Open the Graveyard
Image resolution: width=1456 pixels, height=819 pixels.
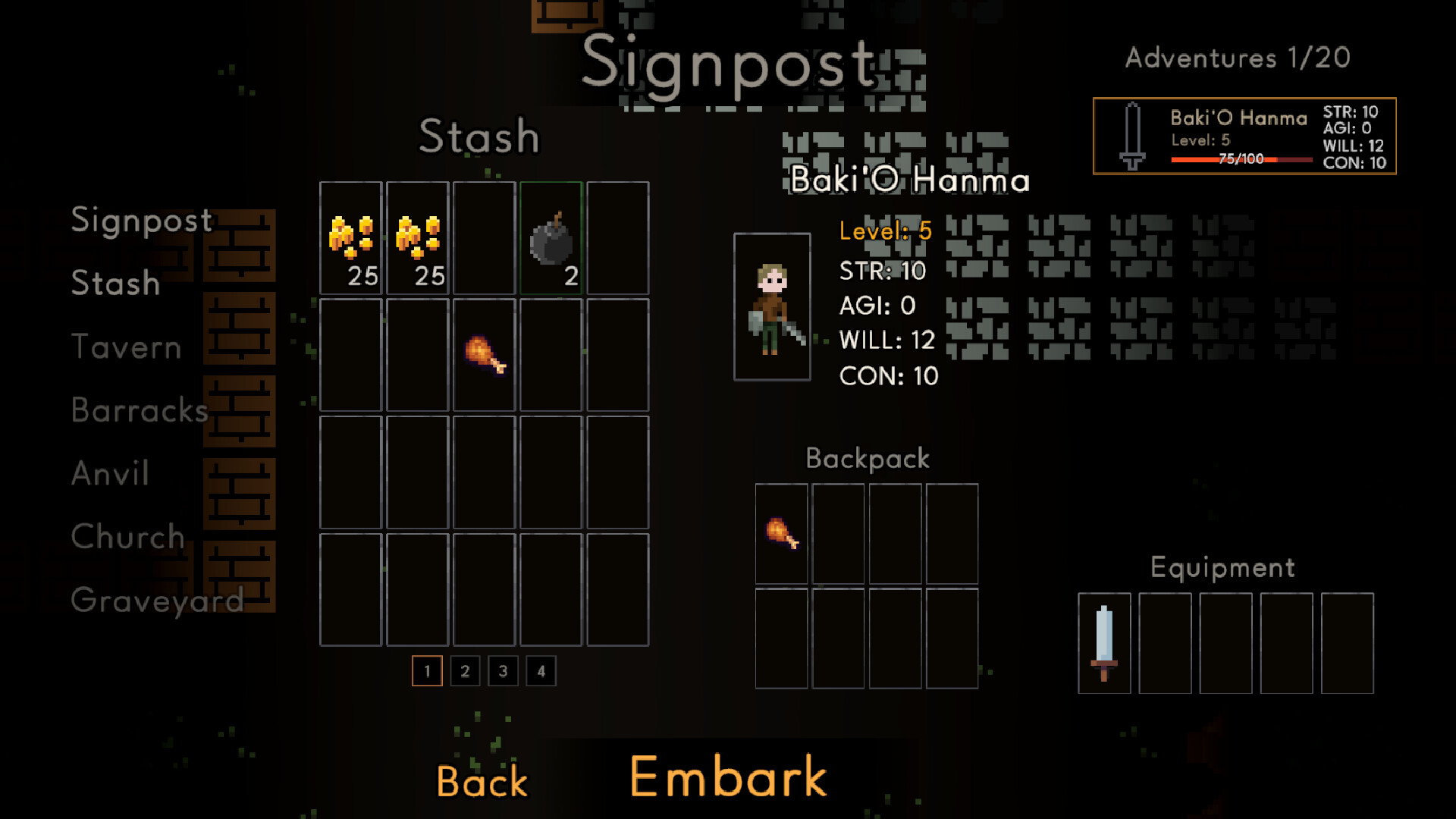[x=157, y=600]
